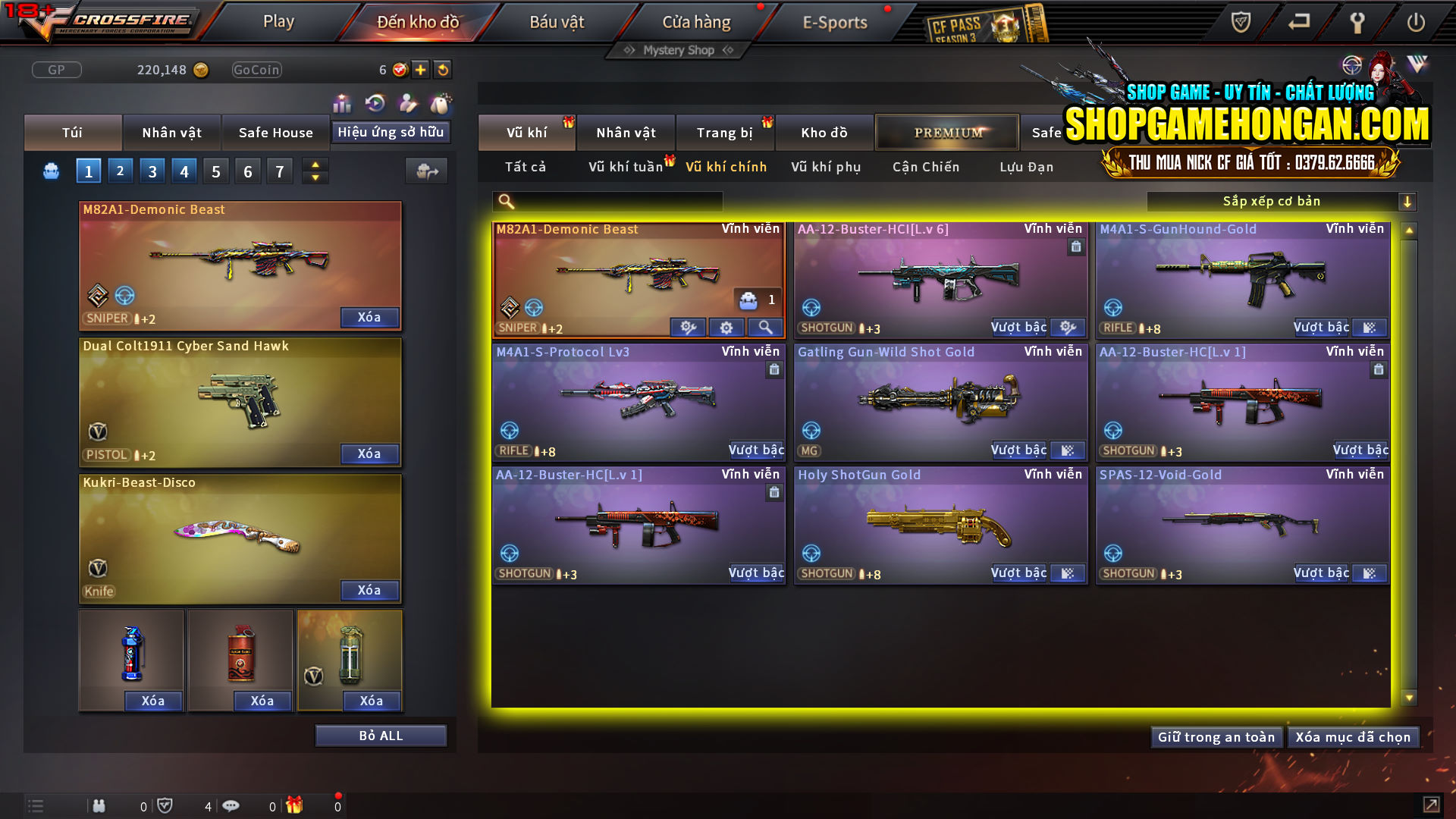Open the search magnifier on the M82A1 card
The width and height of the screenshot is (1456, 819).
(765, 327)
